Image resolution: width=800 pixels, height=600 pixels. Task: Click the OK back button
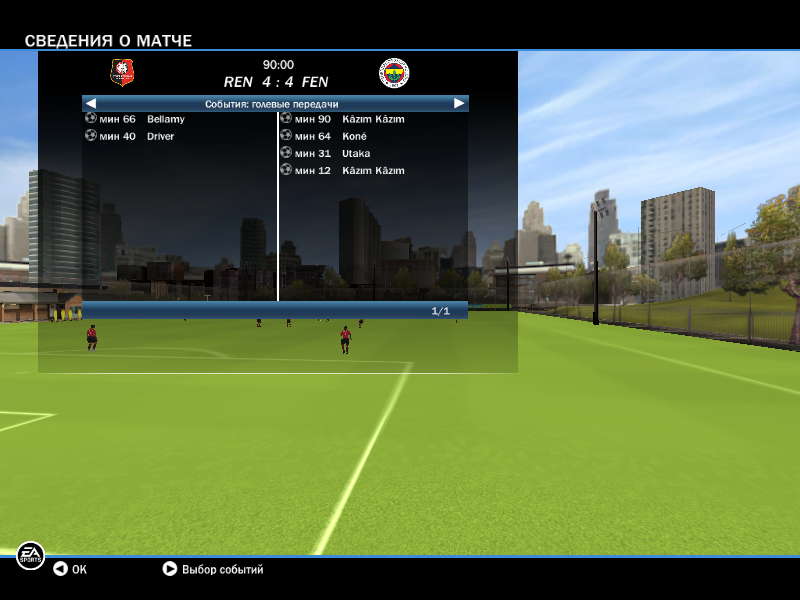pyautogui.click(x=70, y=569)
